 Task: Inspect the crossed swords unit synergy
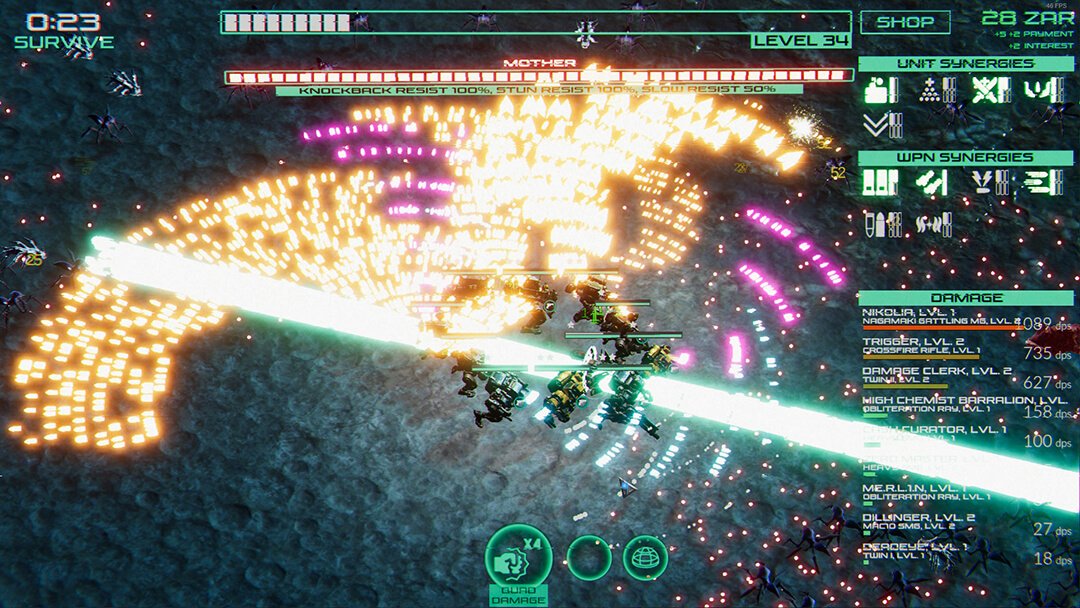click(x=985, y=91)
